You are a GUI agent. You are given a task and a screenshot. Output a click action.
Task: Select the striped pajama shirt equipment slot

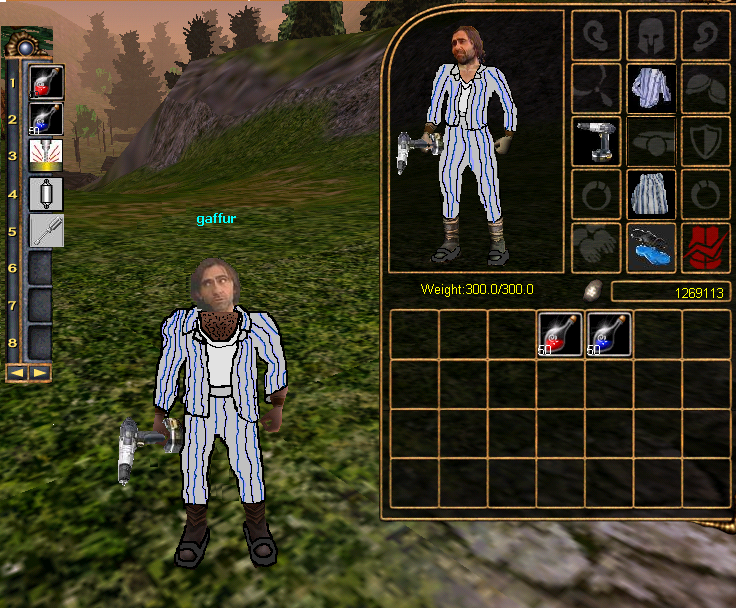tap(651, 88)
